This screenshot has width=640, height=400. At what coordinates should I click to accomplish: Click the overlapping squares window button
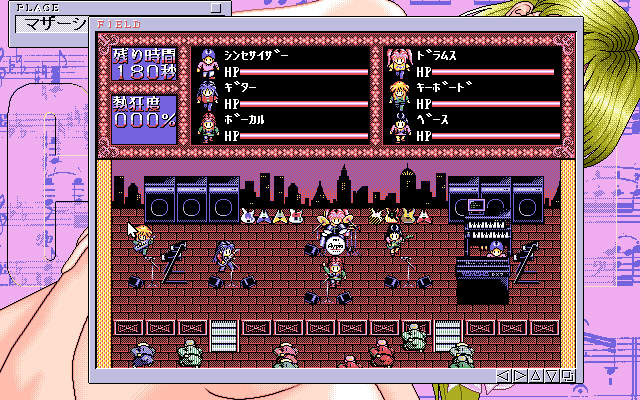[x=568, y=376]
